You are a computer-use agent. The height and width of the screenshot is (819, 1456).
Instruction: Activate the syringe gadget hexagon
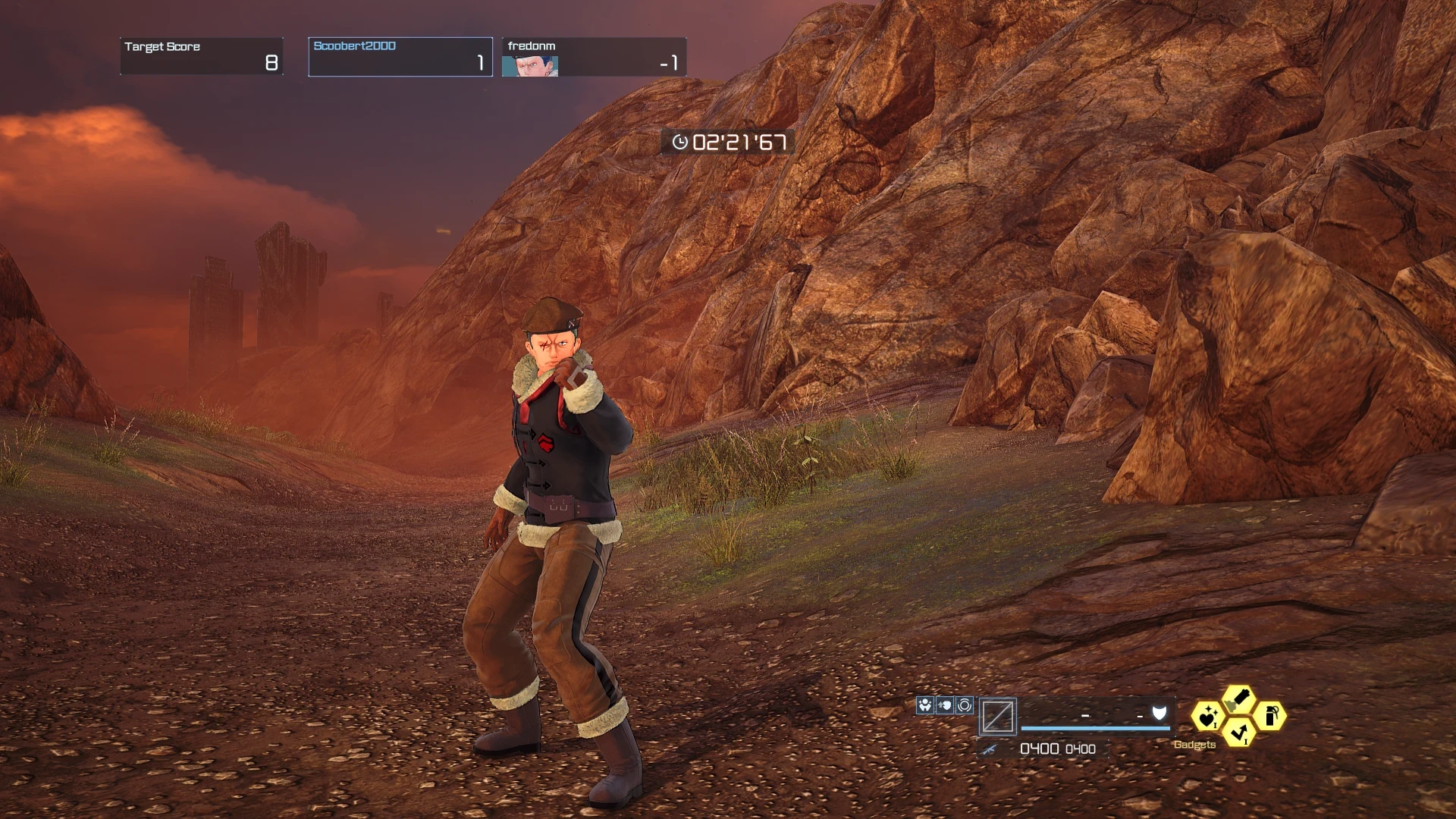click(1238, 698)
